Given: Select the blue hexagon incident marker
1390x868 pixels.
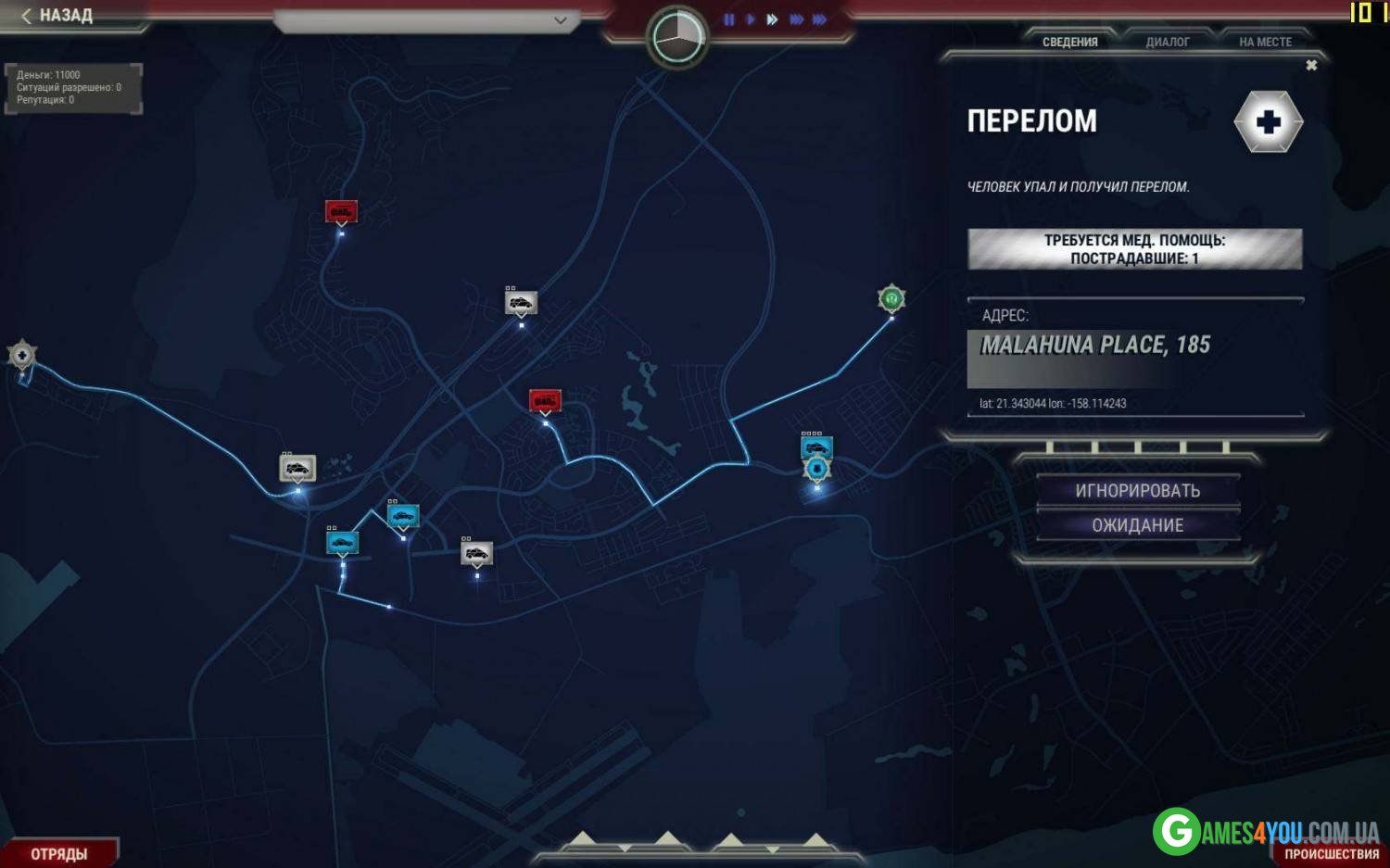Looking at the screenshot, I should click(x=816, y=470).
